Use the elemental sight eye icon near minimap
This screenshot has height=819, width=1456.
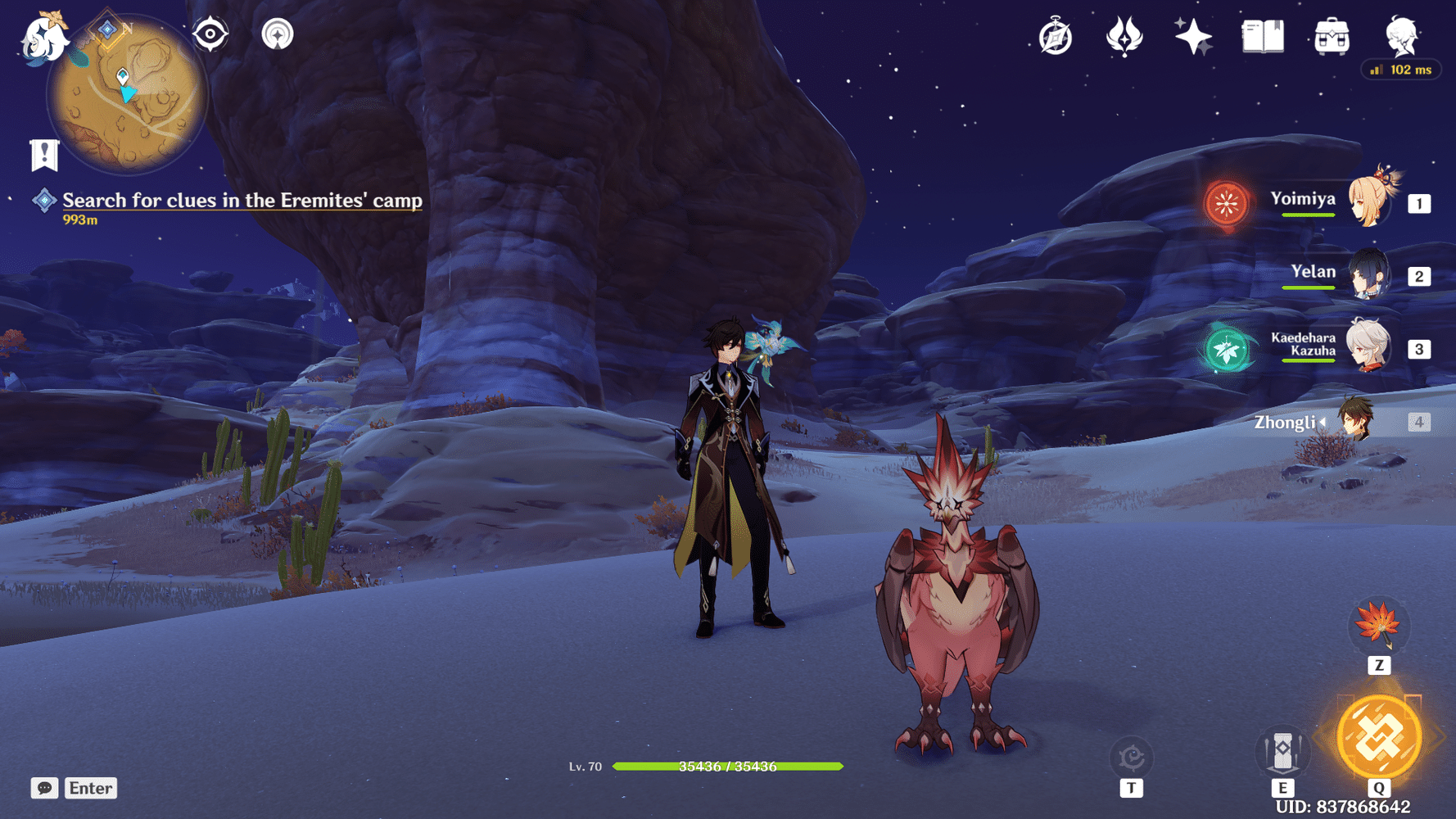210,34
